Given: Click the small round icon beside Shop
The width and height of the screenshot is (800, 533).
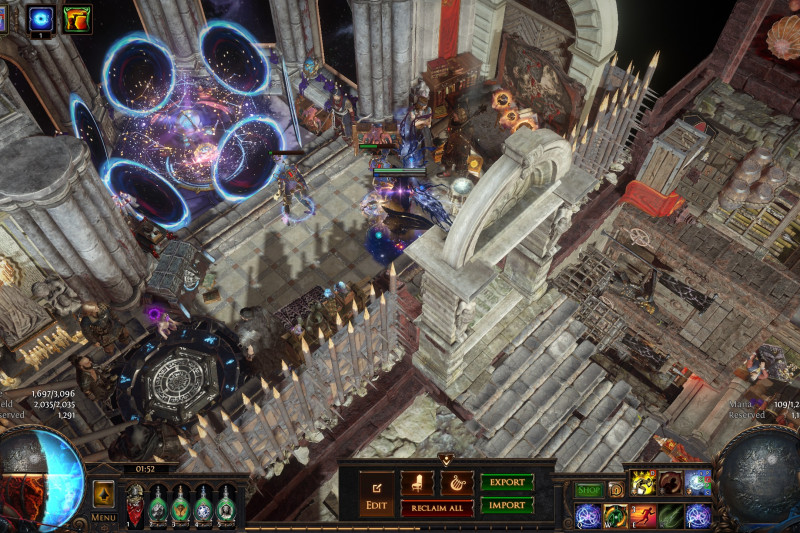Looking at the screenshot, I should (x=616, y=490).
